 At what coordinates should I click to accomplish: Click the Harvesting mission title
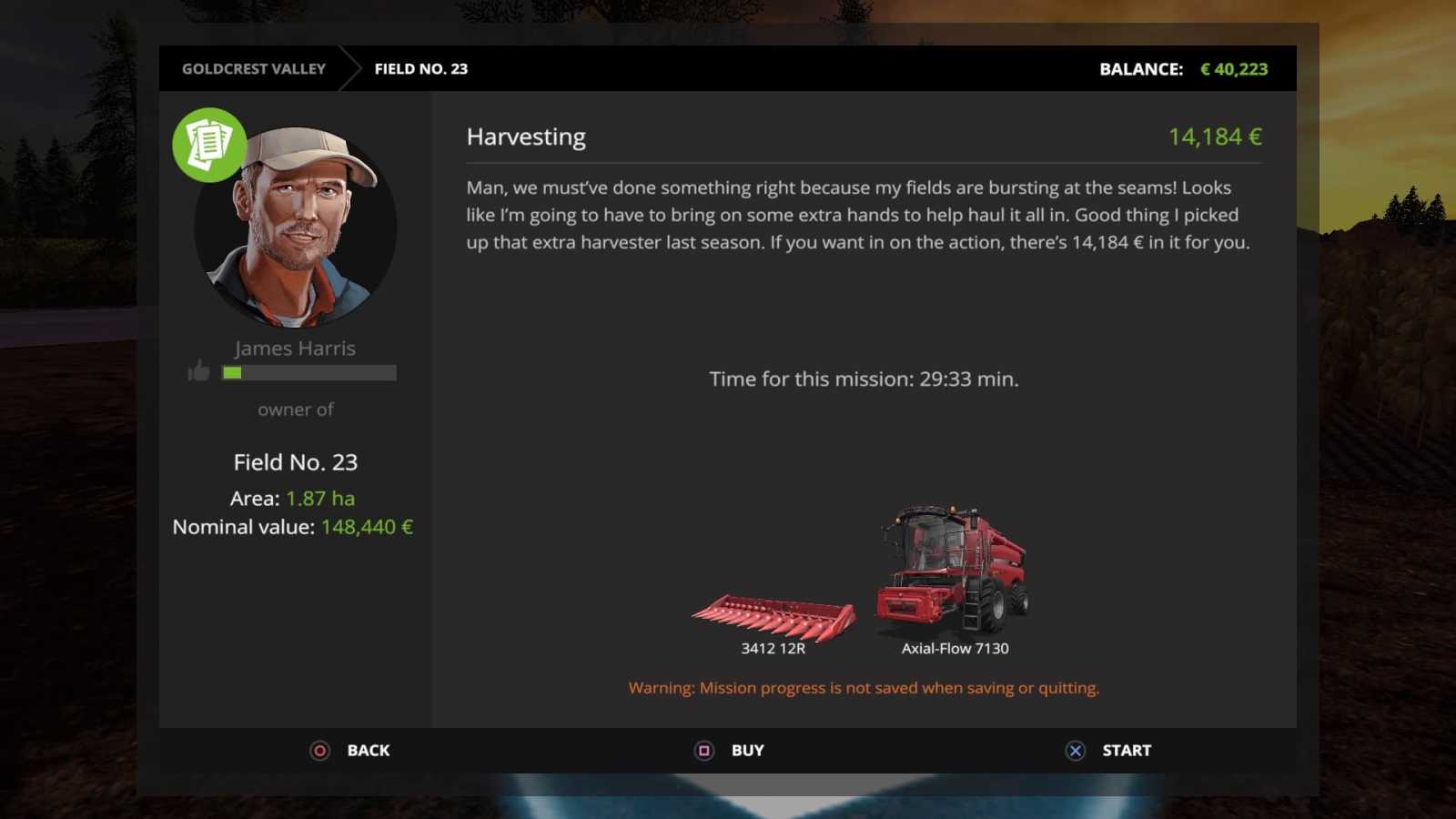pyautogui.click(x=526, y=136)
